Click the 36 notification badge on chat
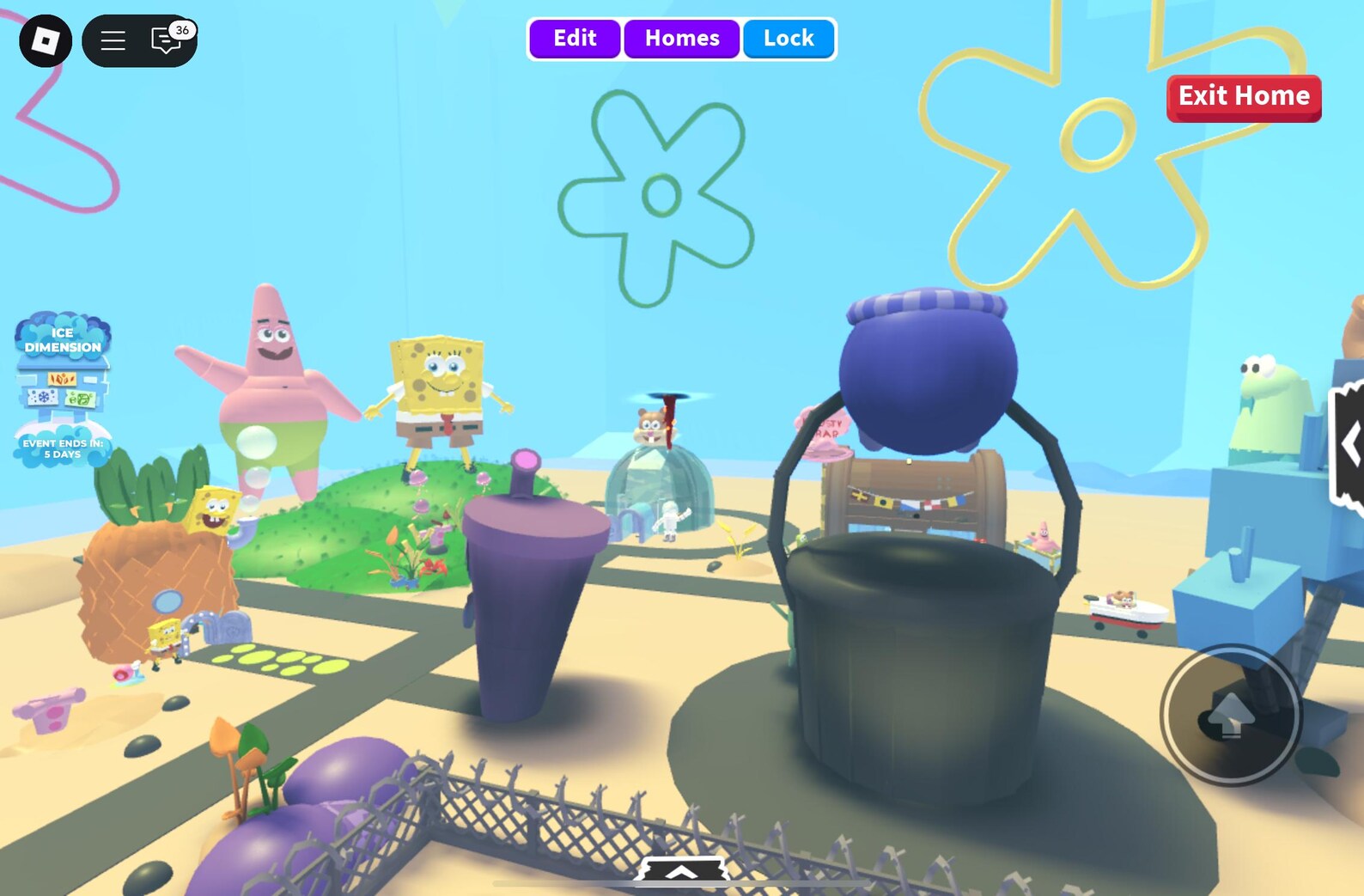Image resolution: width=1364 pixels, height=896 pixels. tap(181, 30)
